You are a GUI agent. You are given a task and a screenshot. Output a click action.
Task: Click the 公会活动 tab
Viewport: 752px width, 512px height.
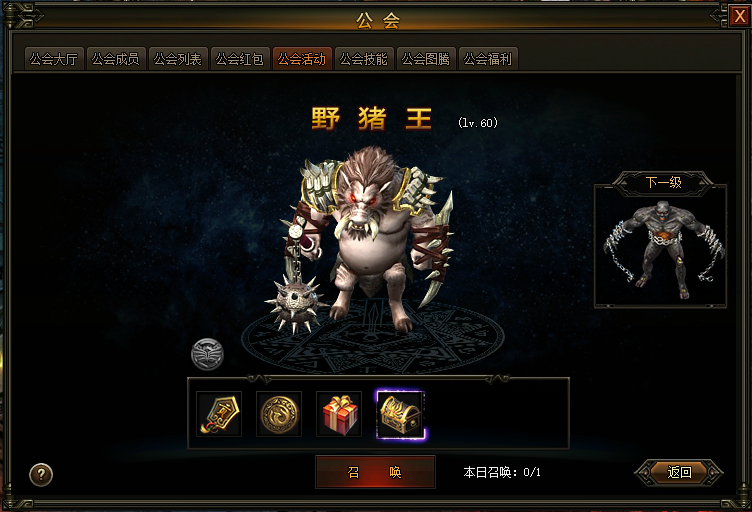302,59
